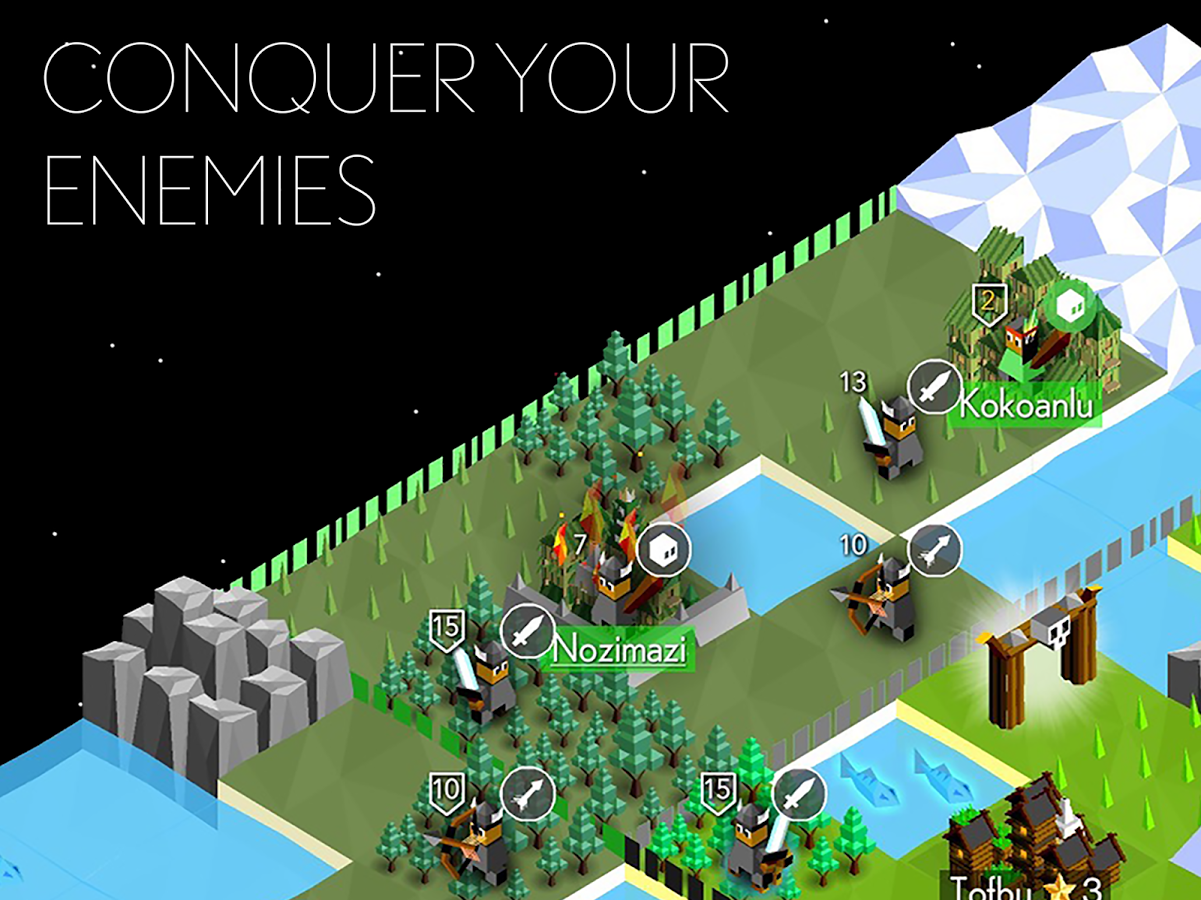This screenshot has height=900, width=1201.
Task: Tap the white cube icon above Nozimazi
Action: 664,549
